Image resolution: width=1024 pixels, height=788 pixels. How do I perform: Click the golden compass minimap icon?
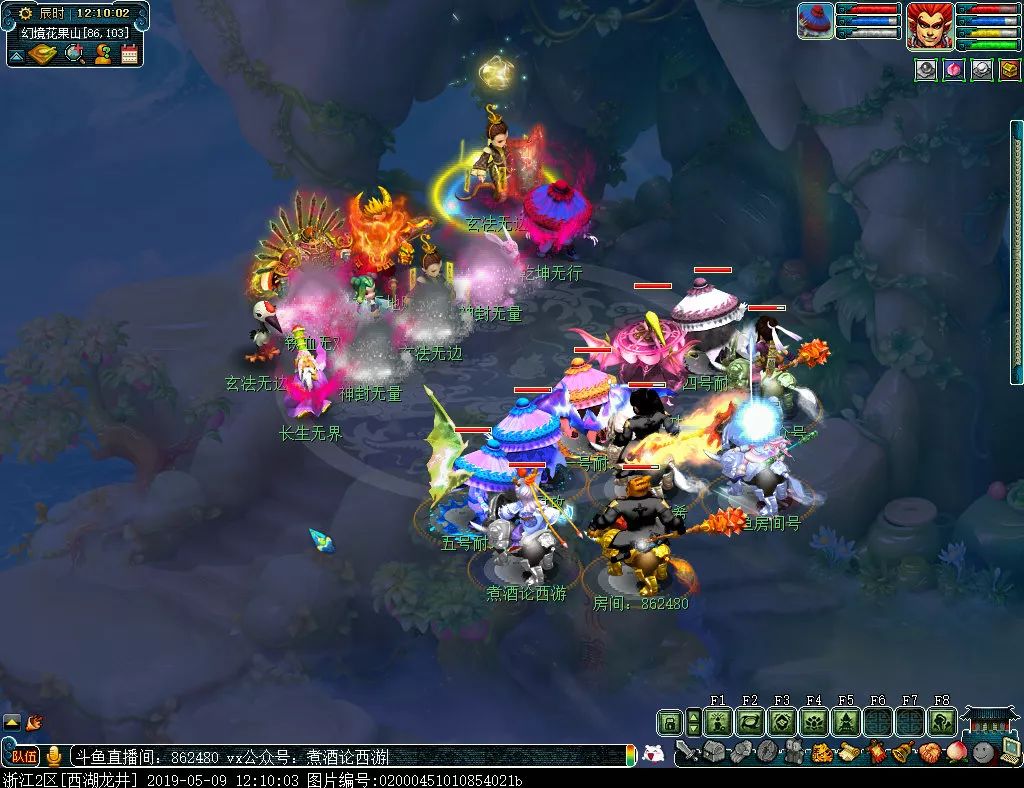tap(43, 54)
